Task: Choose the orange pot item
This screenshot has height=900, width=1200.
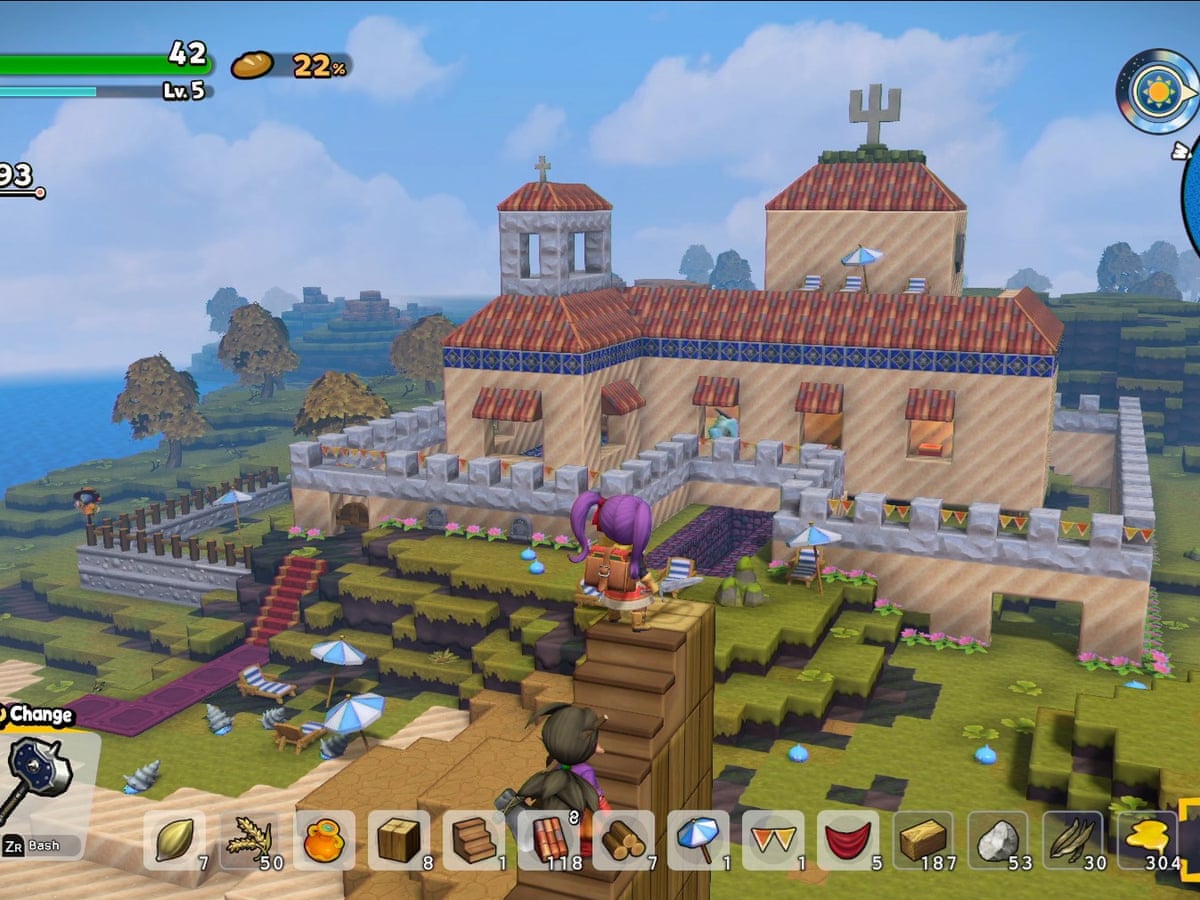Action: click(324, 840)
